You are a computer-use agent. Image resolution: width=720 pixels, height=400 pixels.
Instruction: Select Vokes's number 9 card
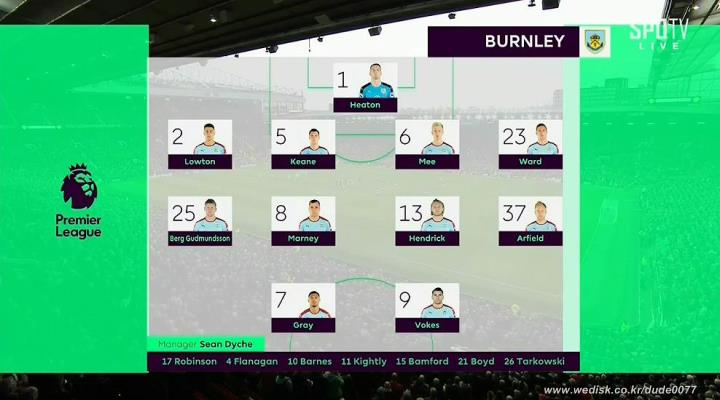click(x=428, y=308)
